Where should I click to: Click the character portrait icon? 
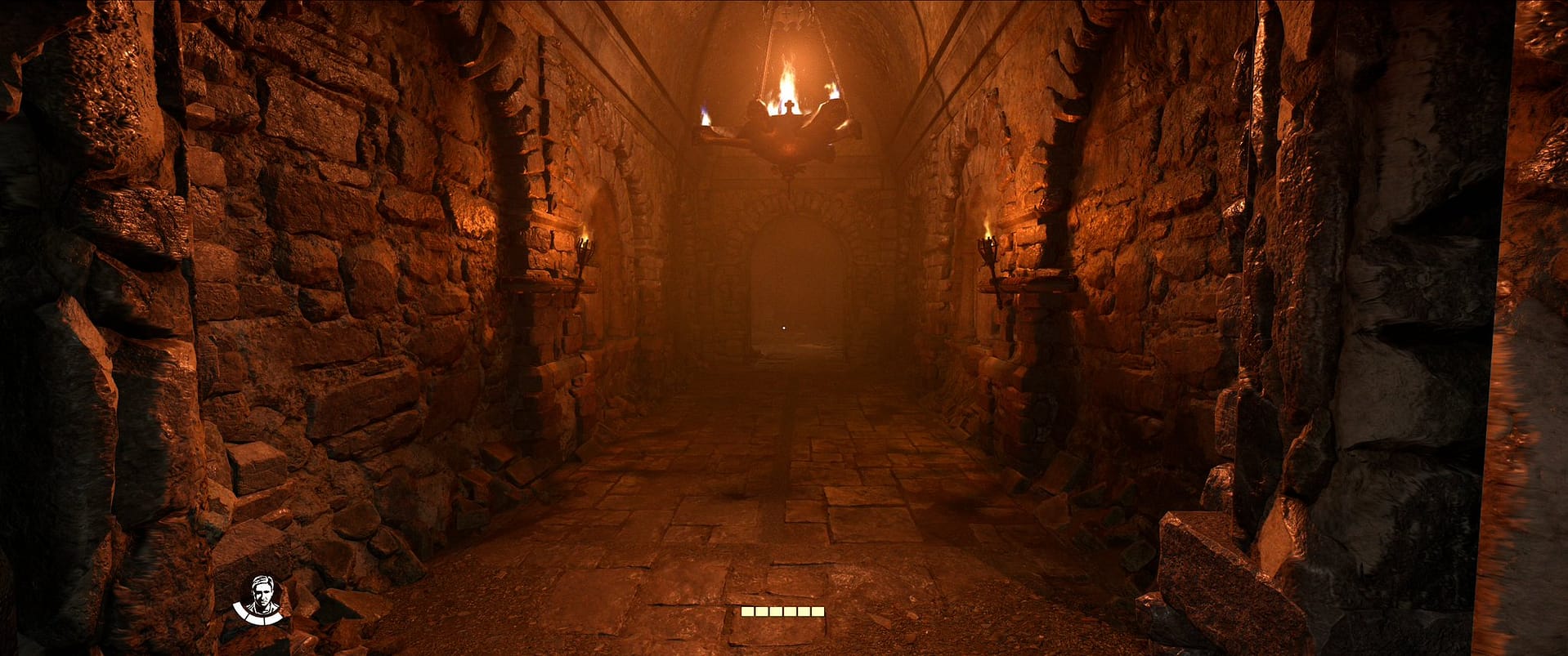(260, 599)
